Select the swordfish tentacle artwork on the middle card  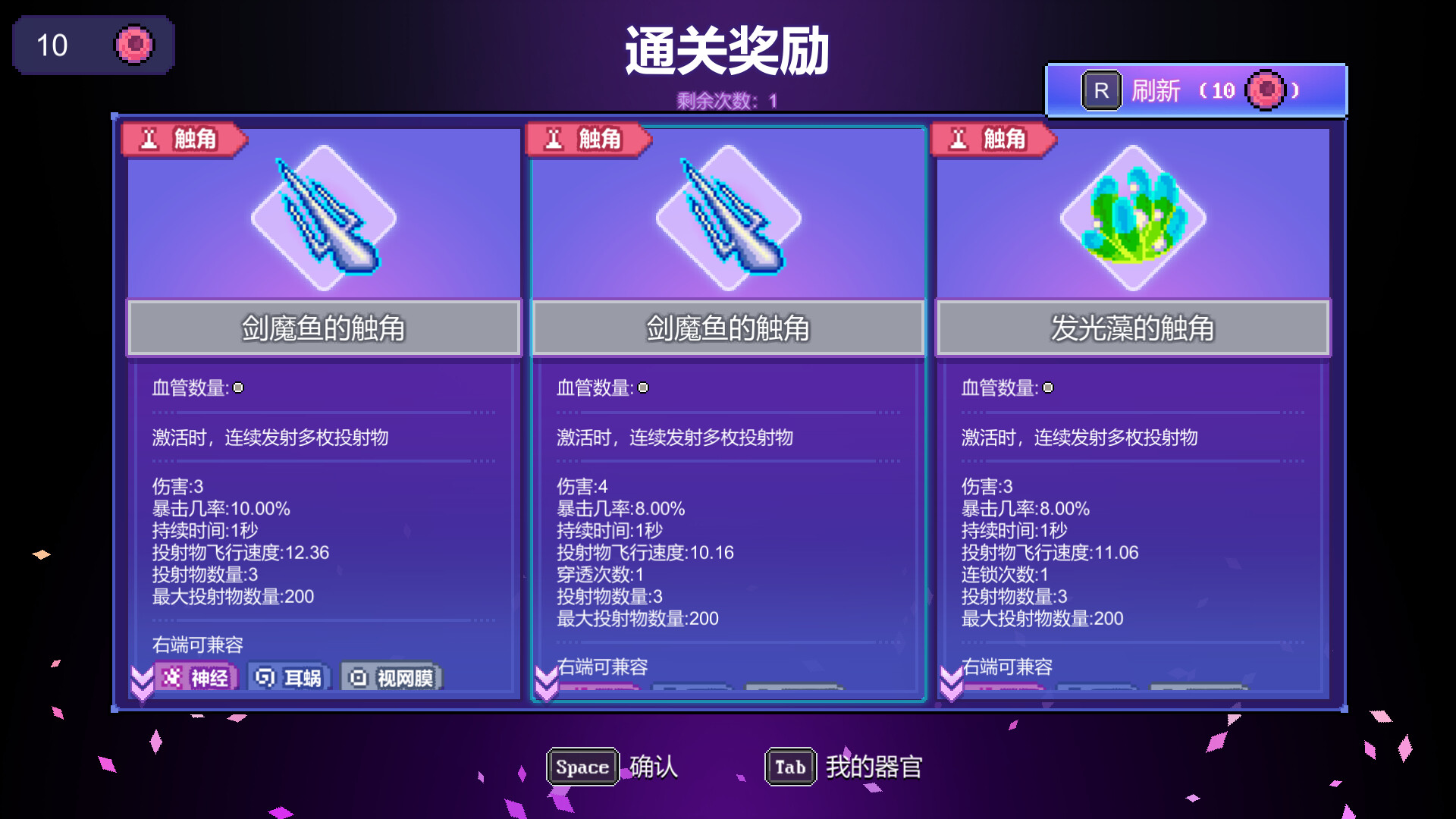pos(728,218)
